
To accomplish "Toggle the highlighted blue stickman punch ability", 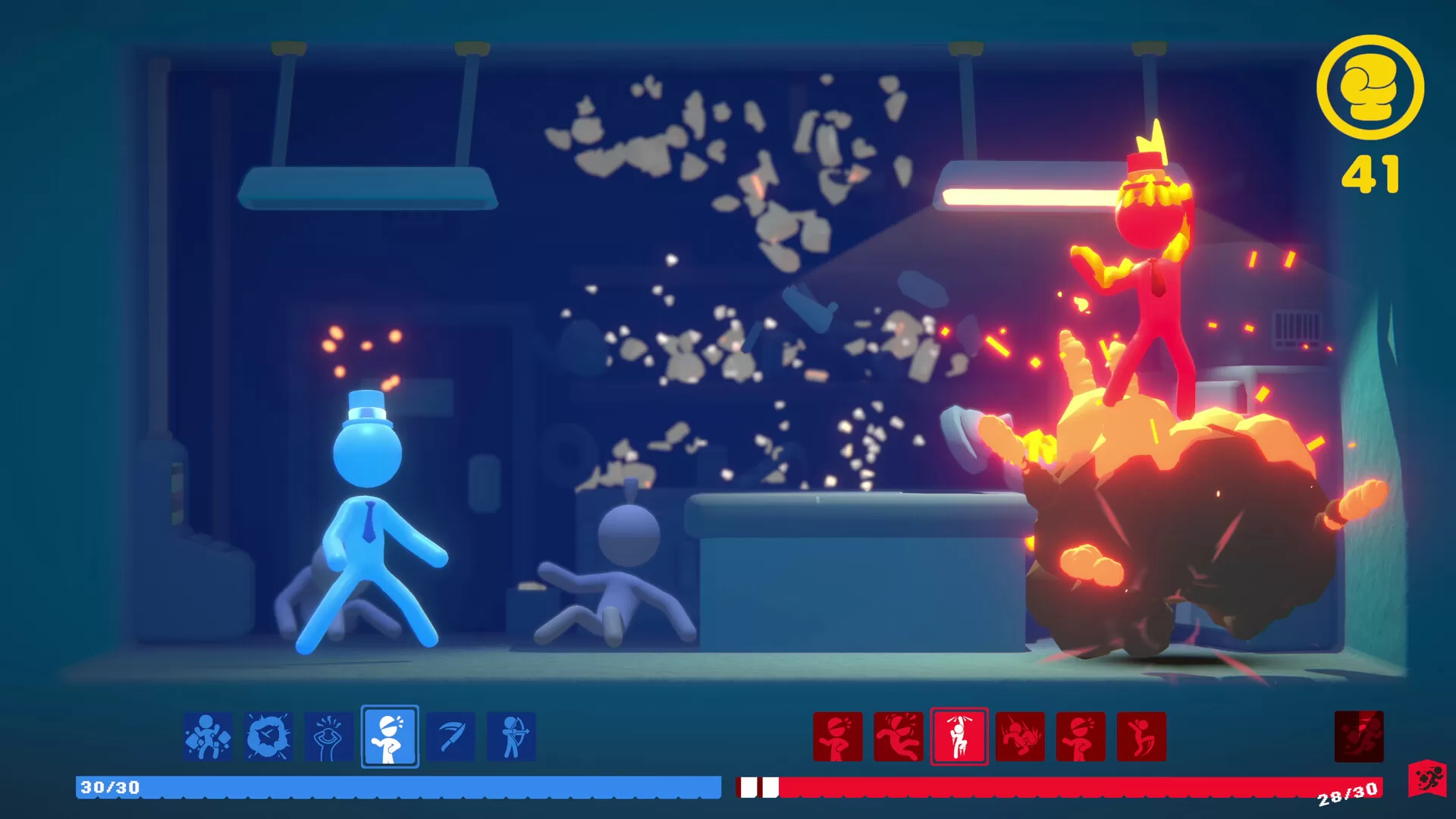I will [391, 738].
